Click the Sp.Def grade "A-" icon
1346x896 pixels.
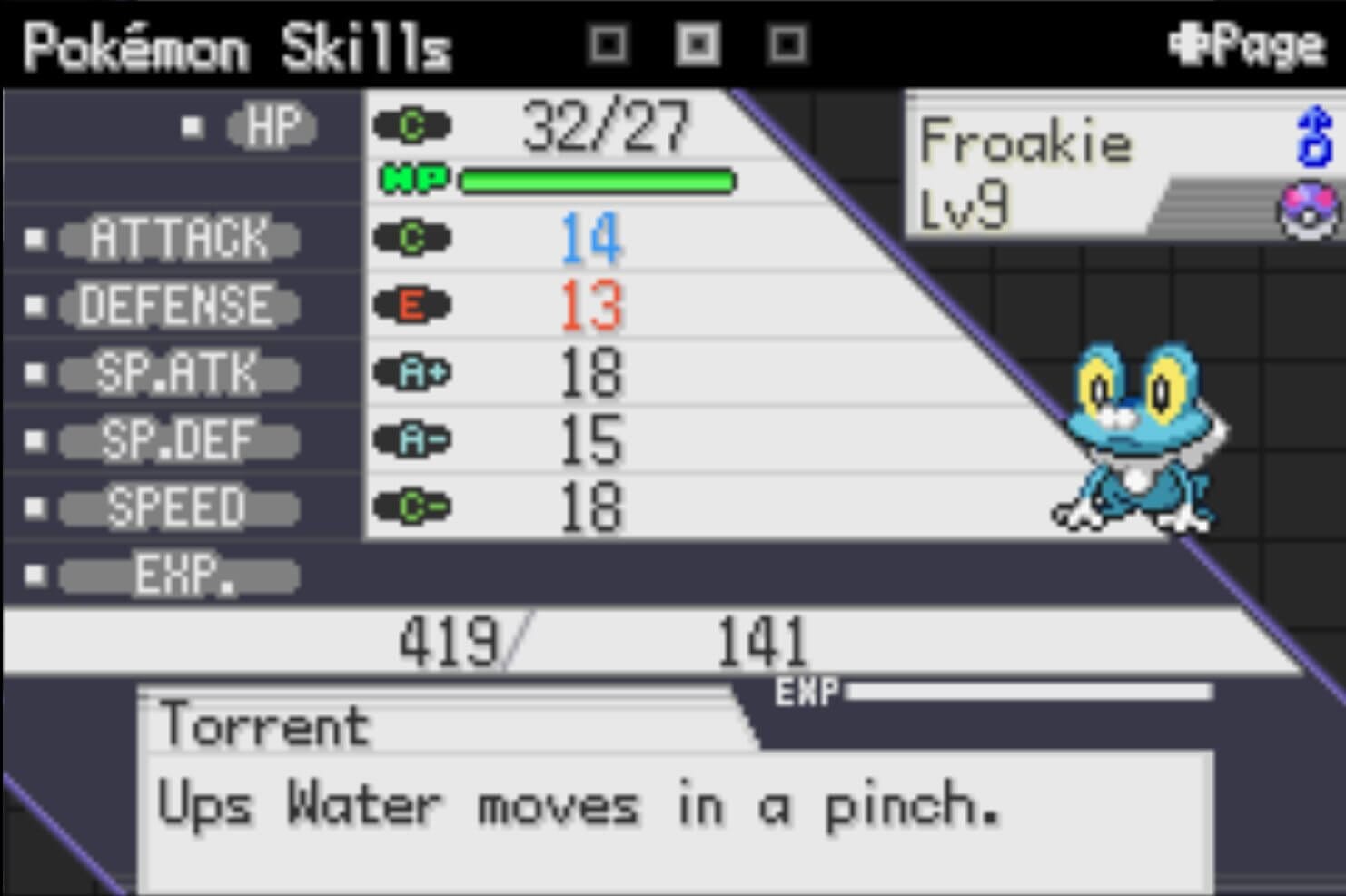[x=413, y=440]
